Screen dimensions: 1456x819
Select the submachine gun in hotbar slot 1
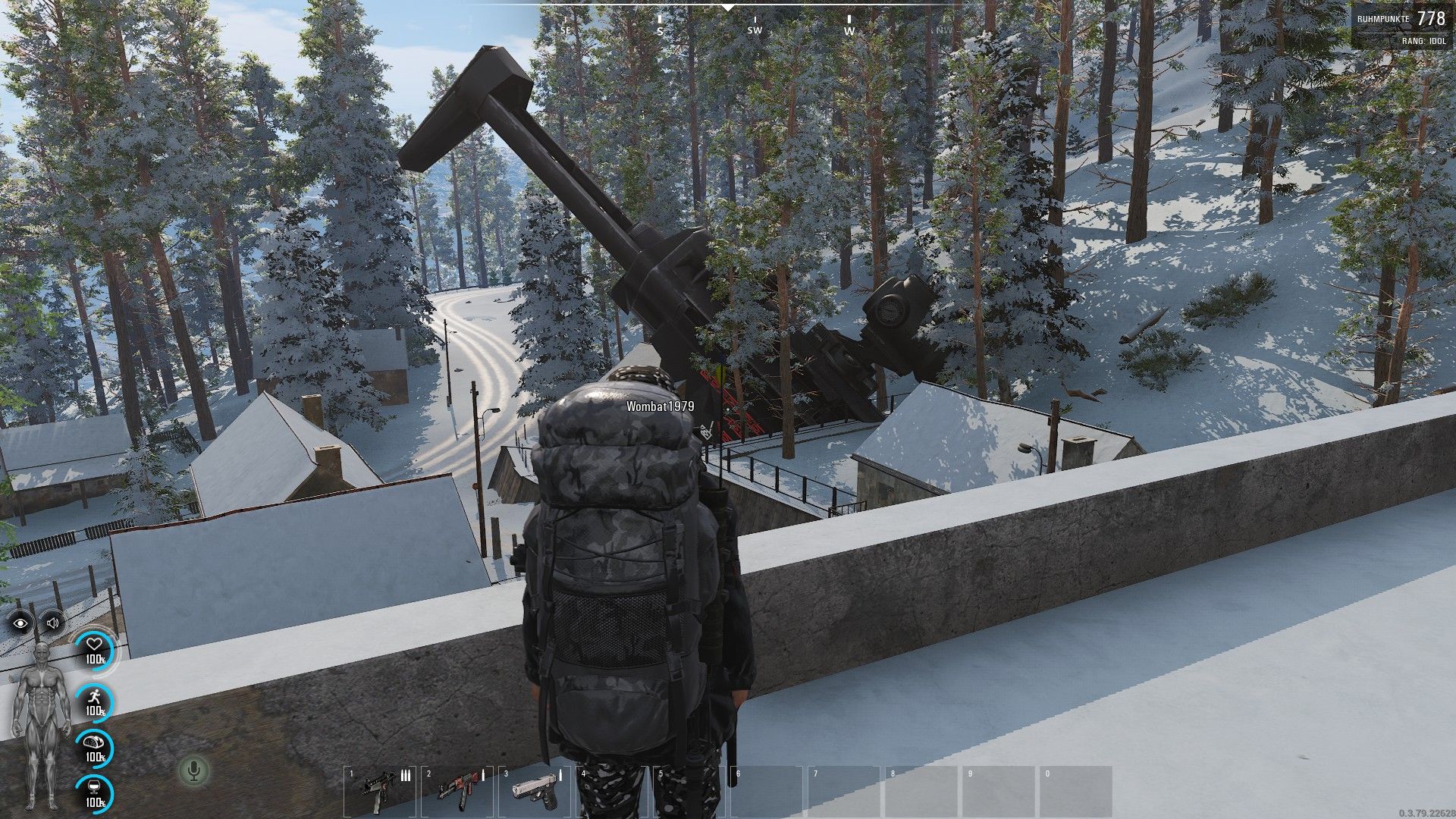click(x=379, y=791)
